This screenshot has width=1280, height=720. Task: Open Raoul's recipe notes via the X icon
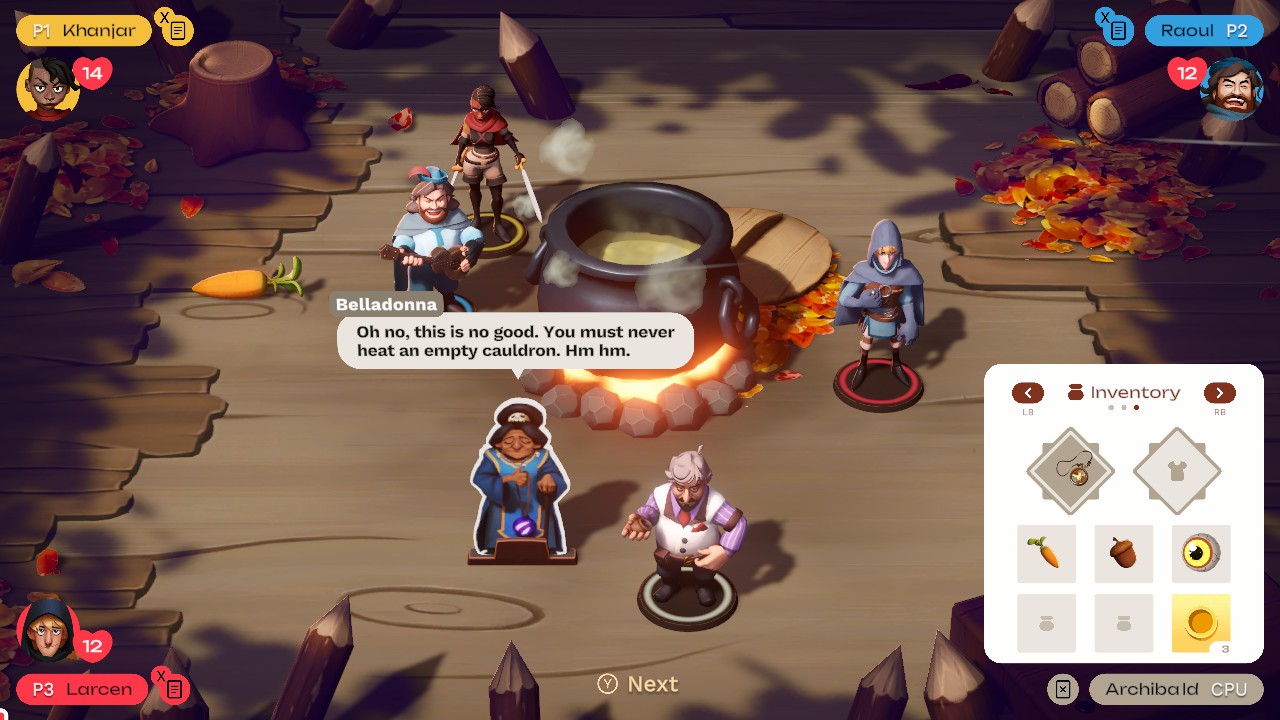click(x=1114, y=29)
